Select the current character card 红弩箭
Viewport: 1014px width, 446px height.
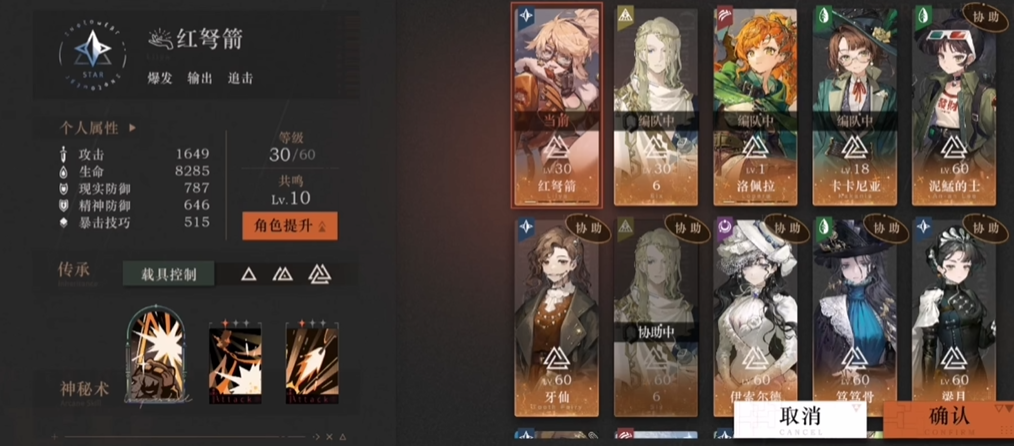coord(556,105)
